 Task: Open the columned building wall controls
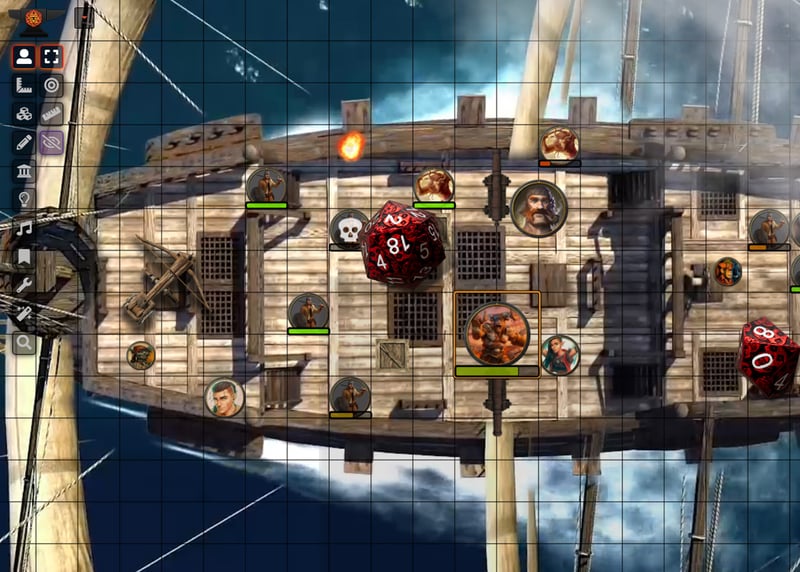pos(24,171)
